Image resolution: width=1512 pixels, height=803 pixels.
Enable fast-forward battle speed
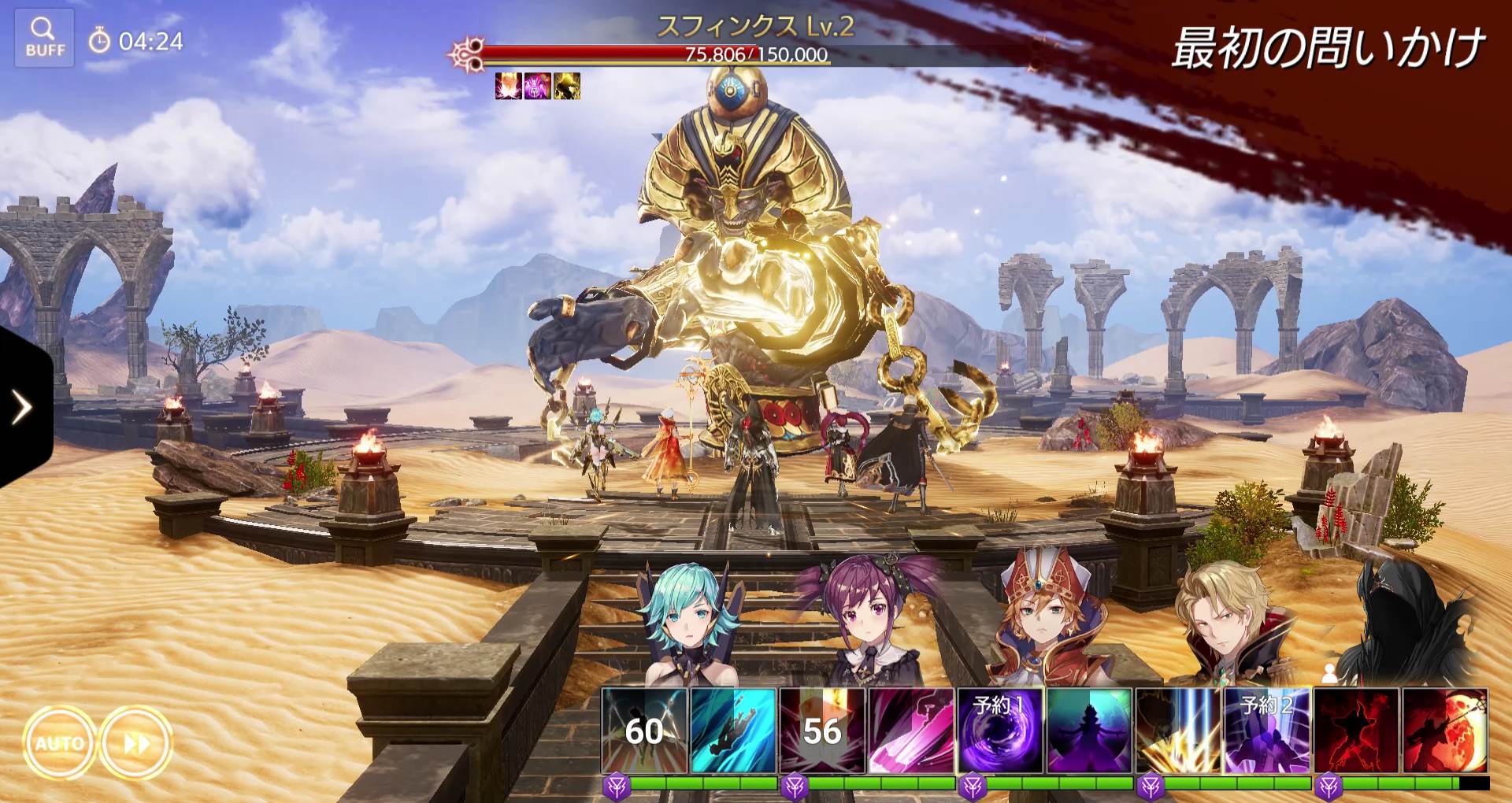[x=135, y=741]
